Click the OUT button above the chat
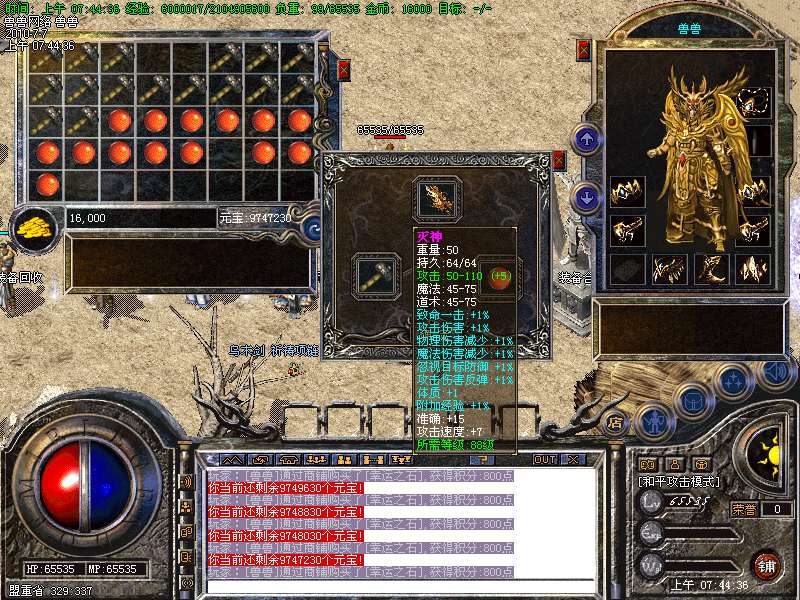The image size is (800, 600). click(545, 459)
